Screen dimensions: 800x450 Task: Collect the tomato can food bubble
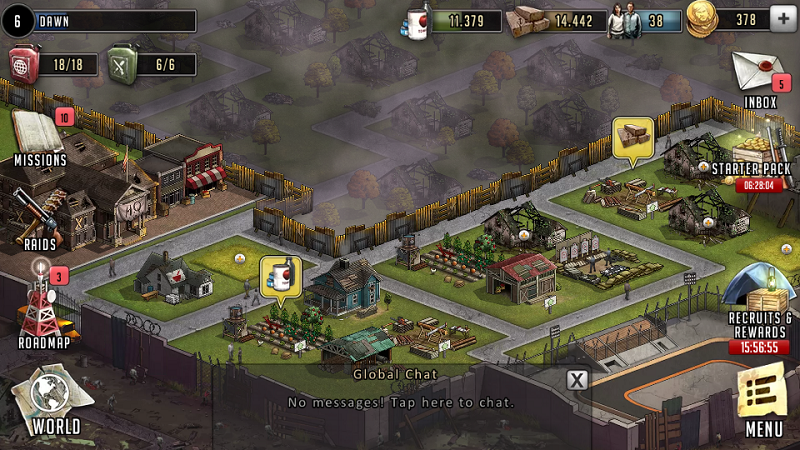pyautogui.click(x=281, y=276)
